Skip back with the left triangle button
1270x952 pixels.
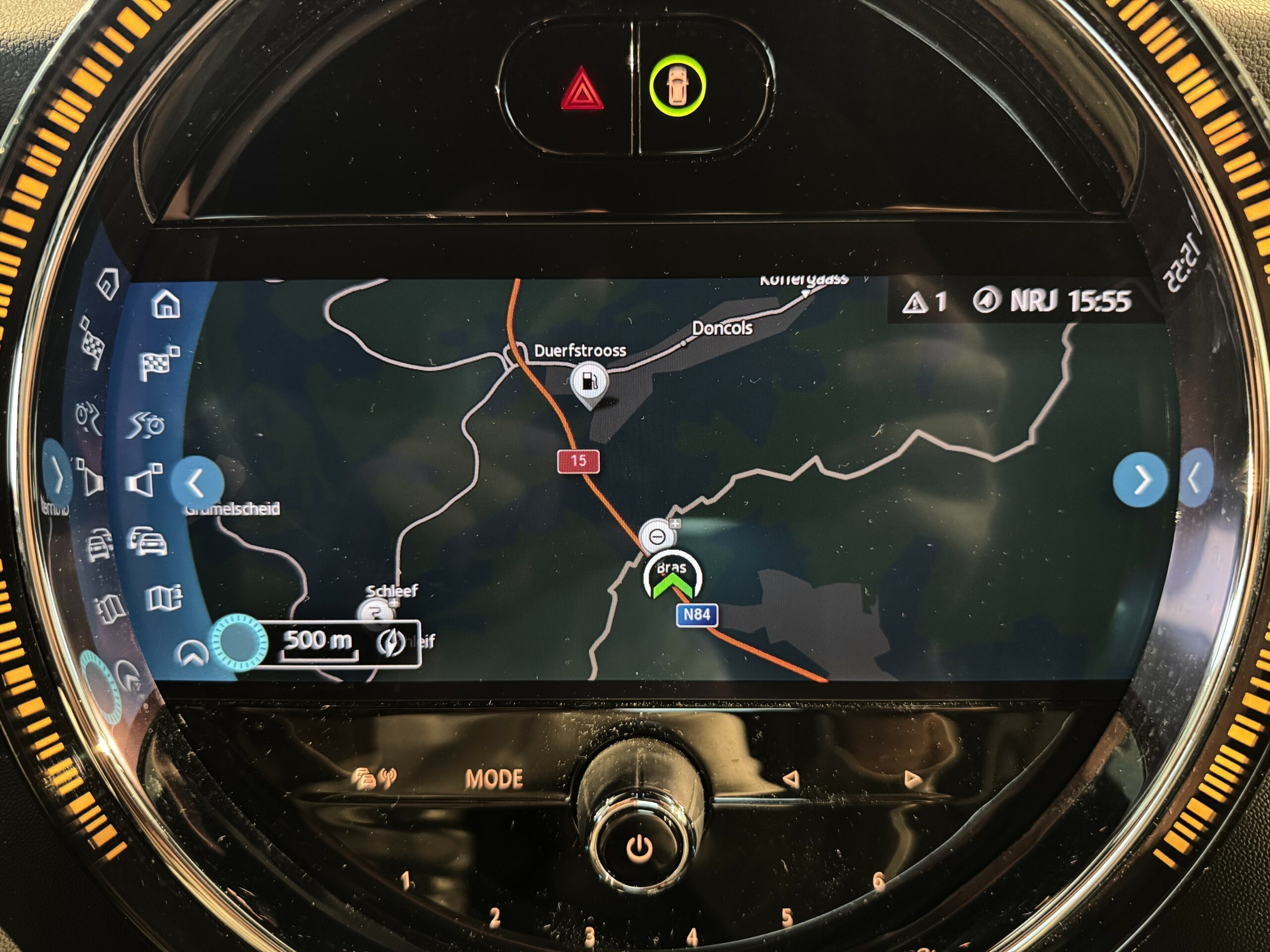(x=791, y=778)
